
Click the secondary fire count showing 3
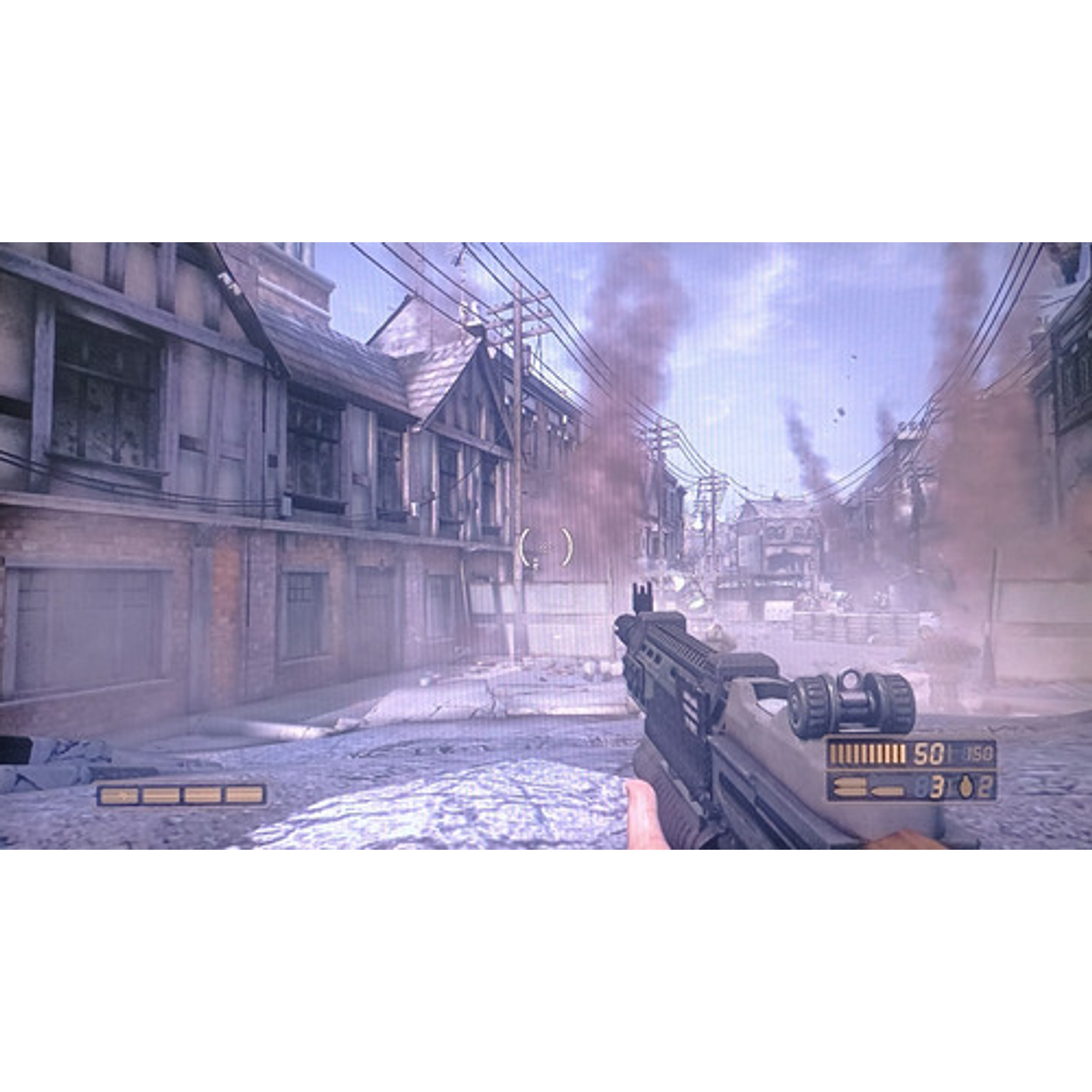coord(936,786)
